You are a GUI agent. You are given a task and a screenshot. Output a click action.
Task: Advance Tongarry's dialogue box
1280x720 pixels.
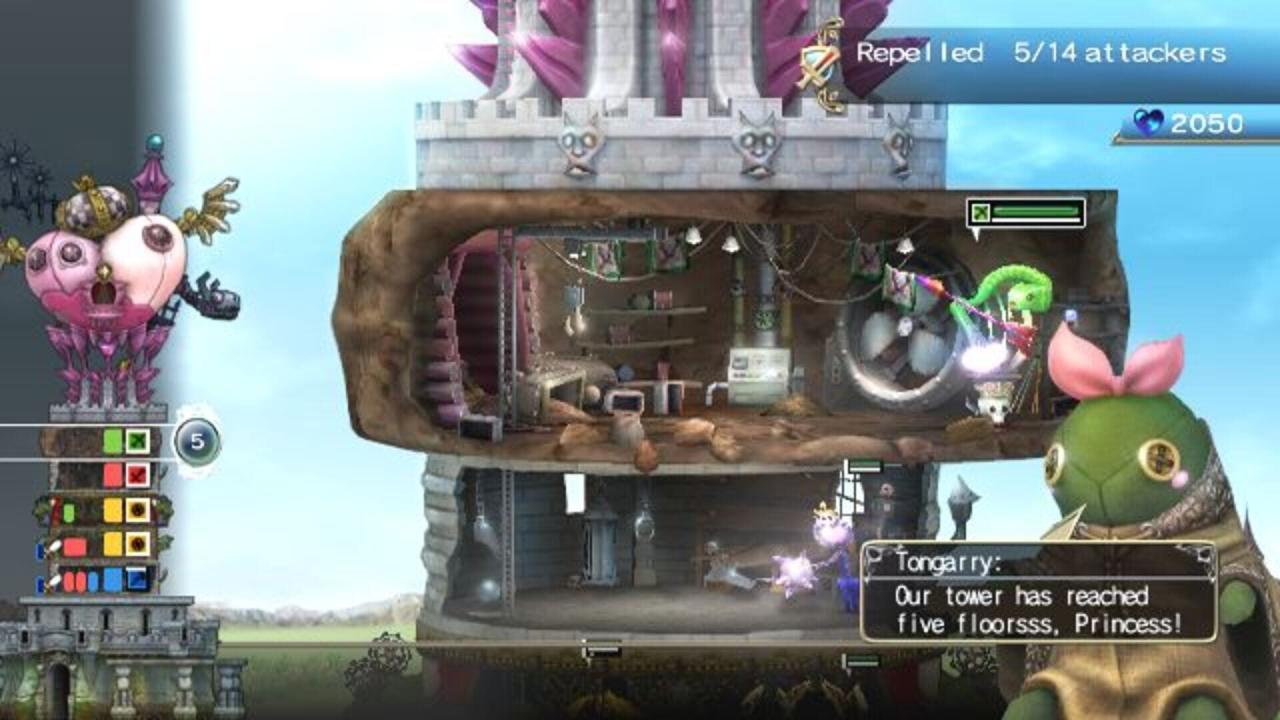(1038, 592)
